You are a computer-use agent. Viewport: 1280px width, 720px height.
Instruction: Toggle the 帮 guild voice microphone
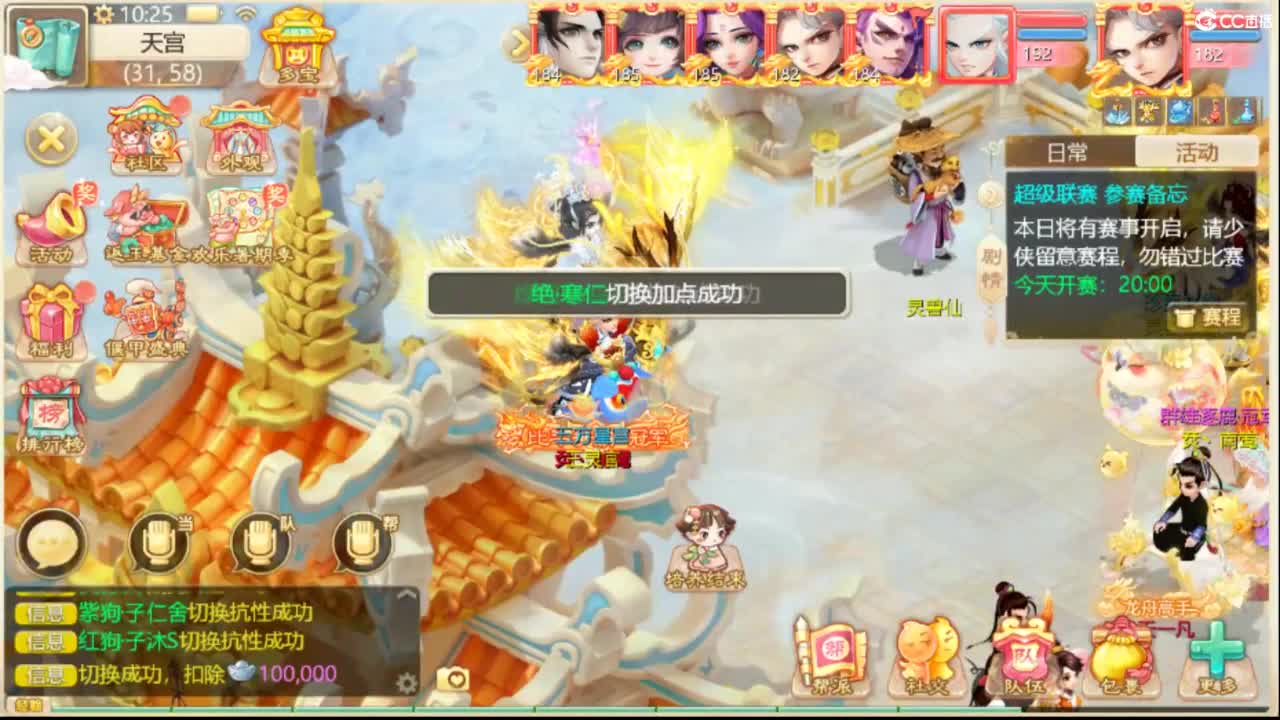pyautogui.click(x=363, y=543)
